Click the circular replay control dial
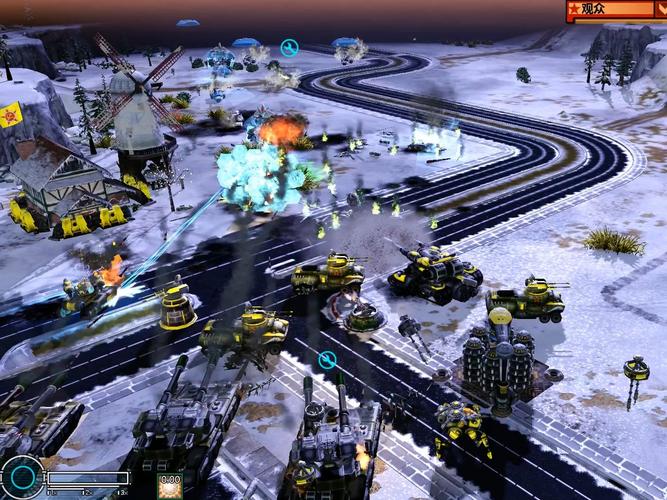The height and width of the screenshot is (500, 667). (x=21, y=478)
